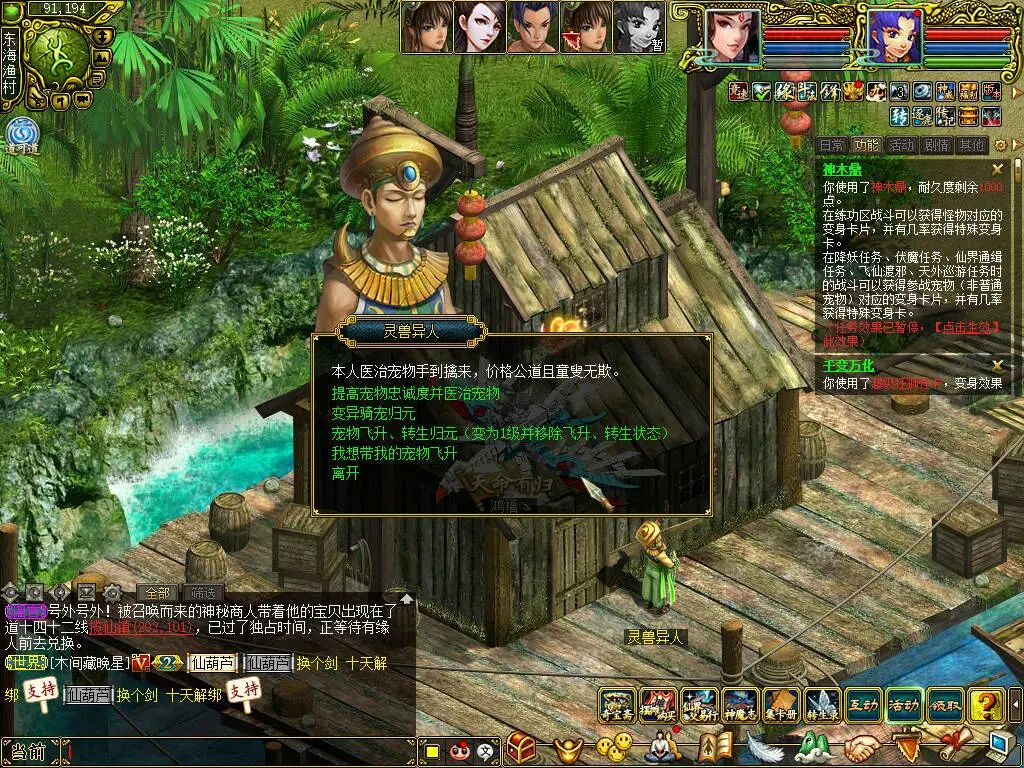The height and width of the screenshot is (768, 1024).
Task: Click the 全部 chat filter button
Action: tap(156, 592)
